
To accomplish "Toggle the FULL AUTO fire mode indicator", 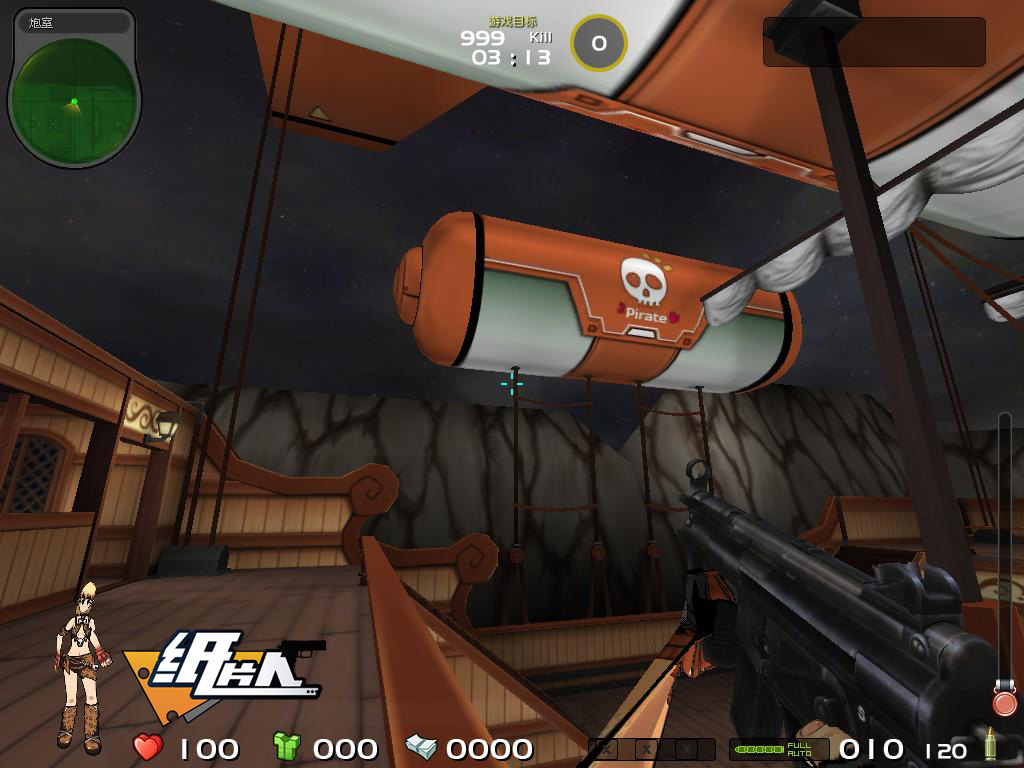I will (x=799, y=748).
